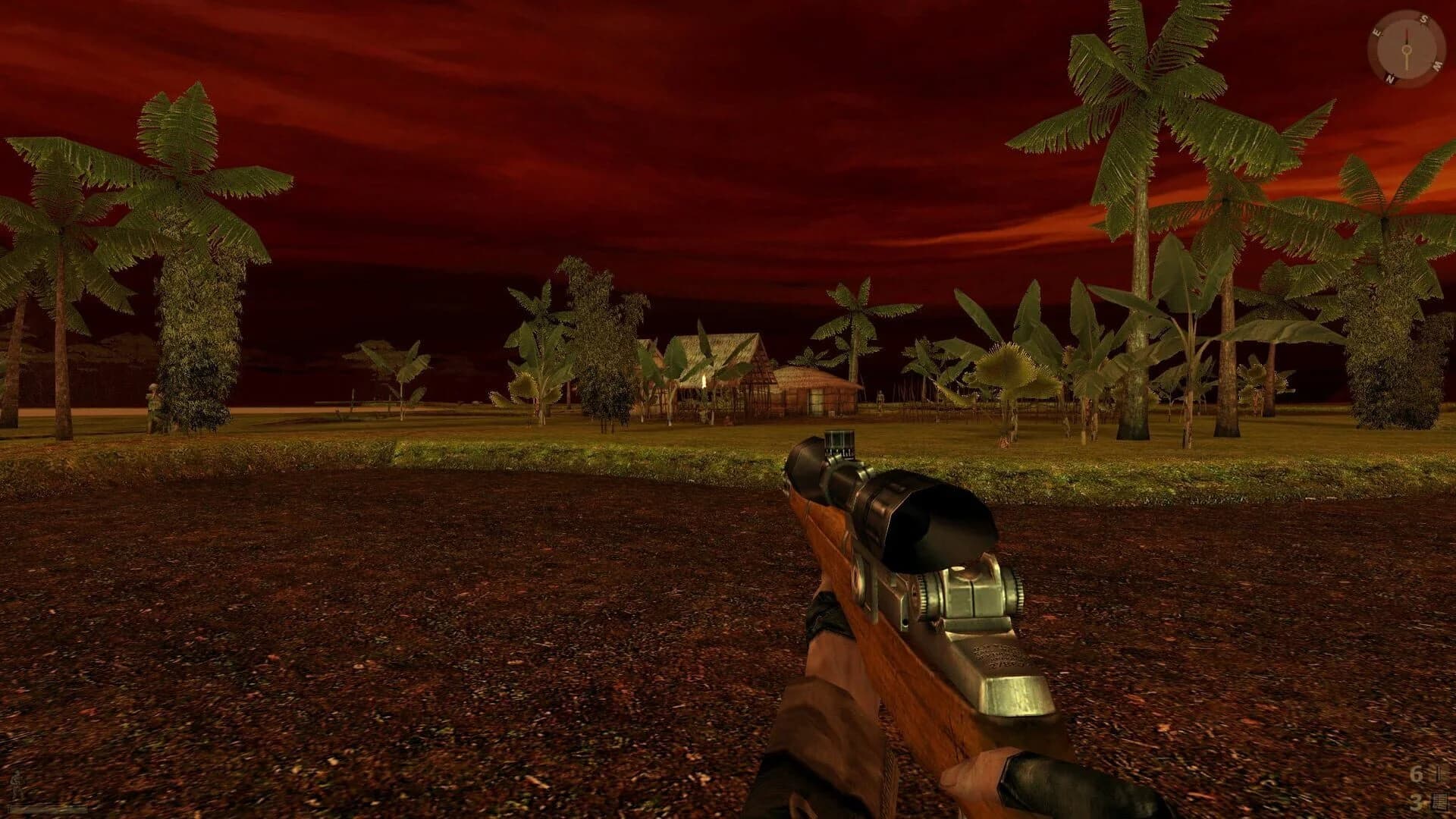Image resolution: width=1456 pixels, height=819 pixels.
Task: Click the W letter on the compass
Action: coord(1438,65)
